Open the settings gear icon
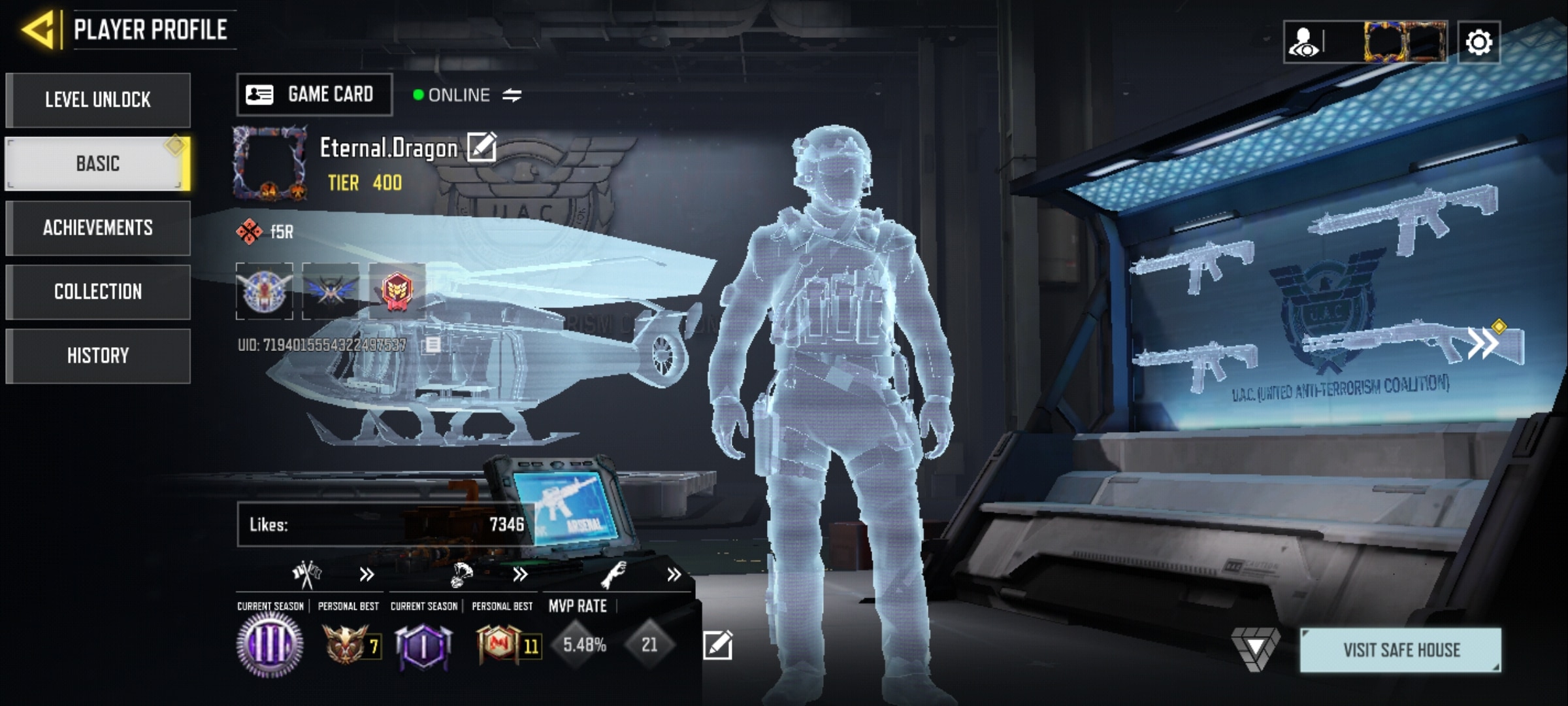The height and width of the screenshot is (706, 1568). pos(1478,43)
